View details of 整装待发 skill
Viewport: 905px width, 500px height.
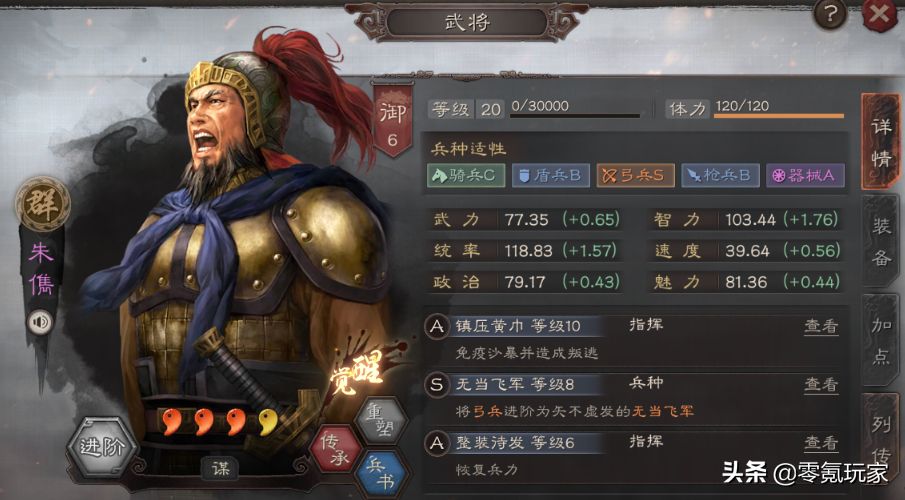820,444
